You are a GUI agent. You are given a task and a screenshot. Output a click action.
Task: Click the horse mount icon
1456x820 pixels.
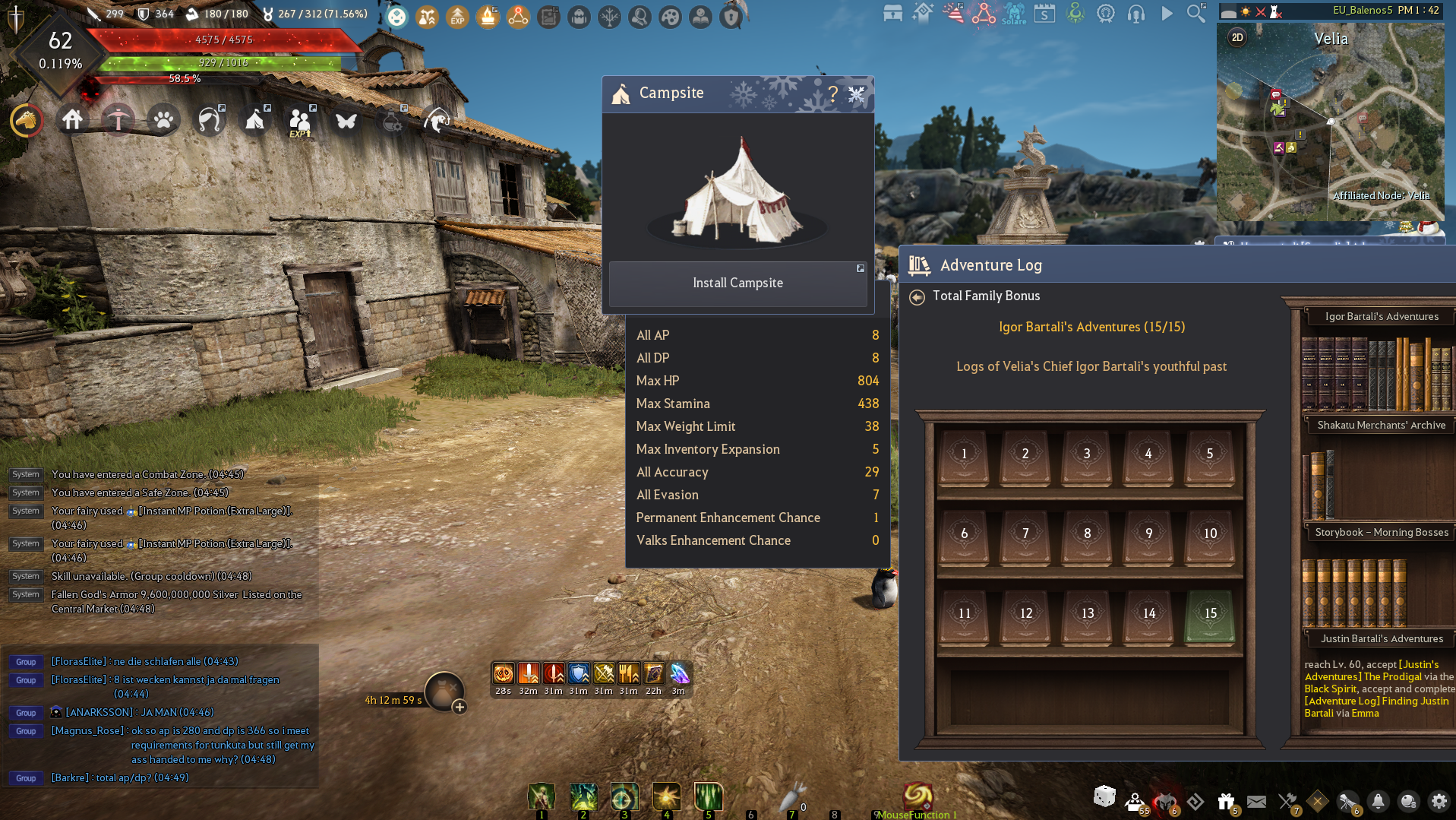point(27,120)
